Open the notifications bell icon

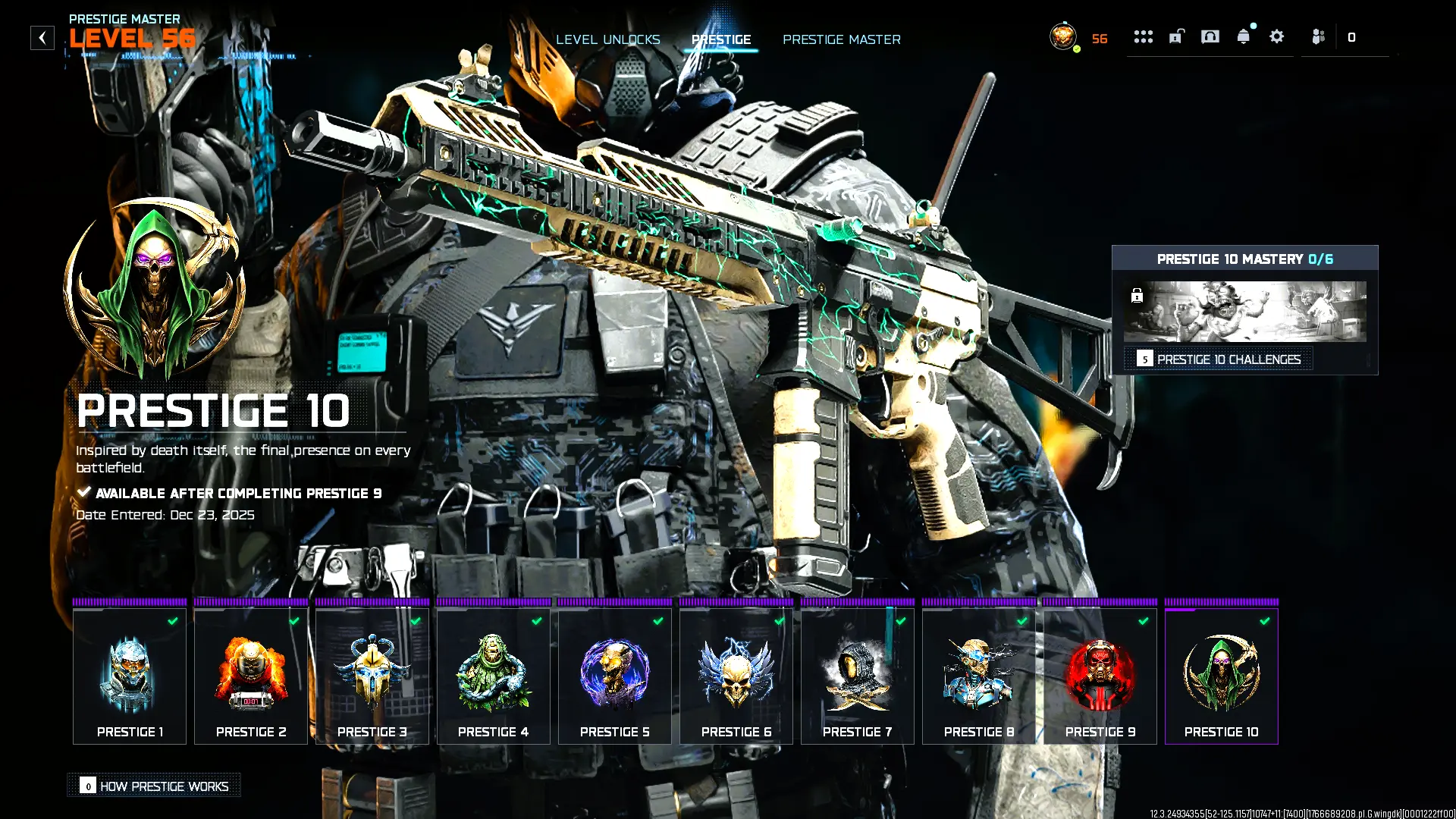point(1244,36)
